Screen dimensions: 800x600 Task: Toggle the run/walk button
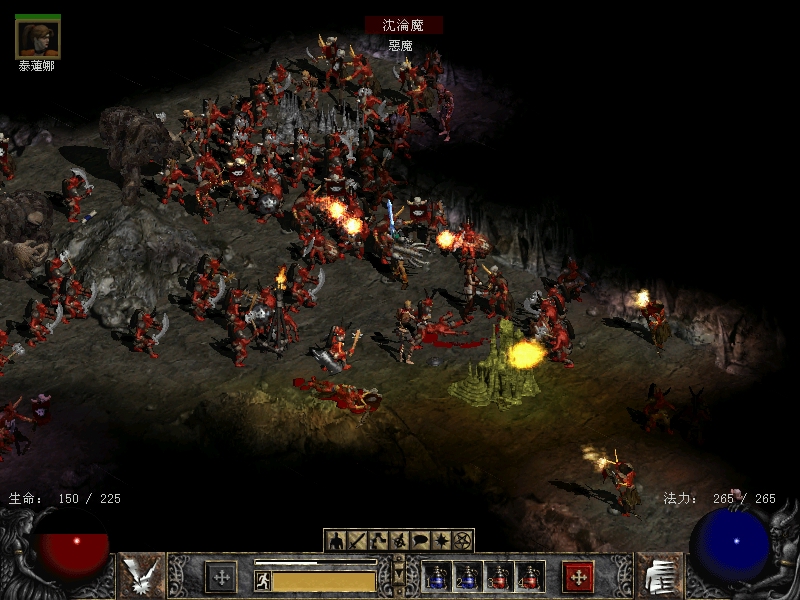pyautogui.click(x=263, y=580)
